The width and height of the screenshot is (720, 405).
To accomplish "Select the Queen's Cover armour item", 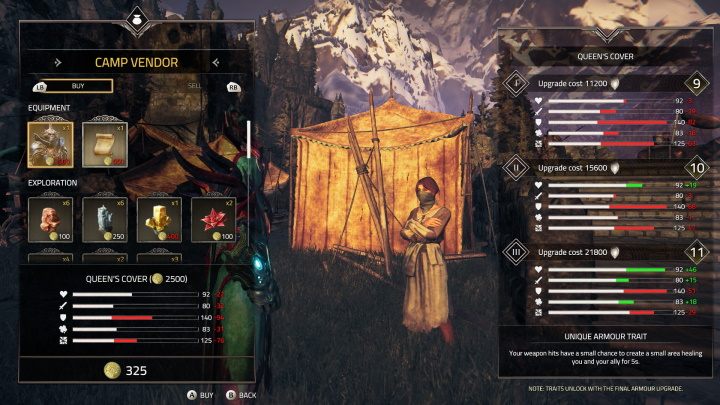I will [49, 143].
